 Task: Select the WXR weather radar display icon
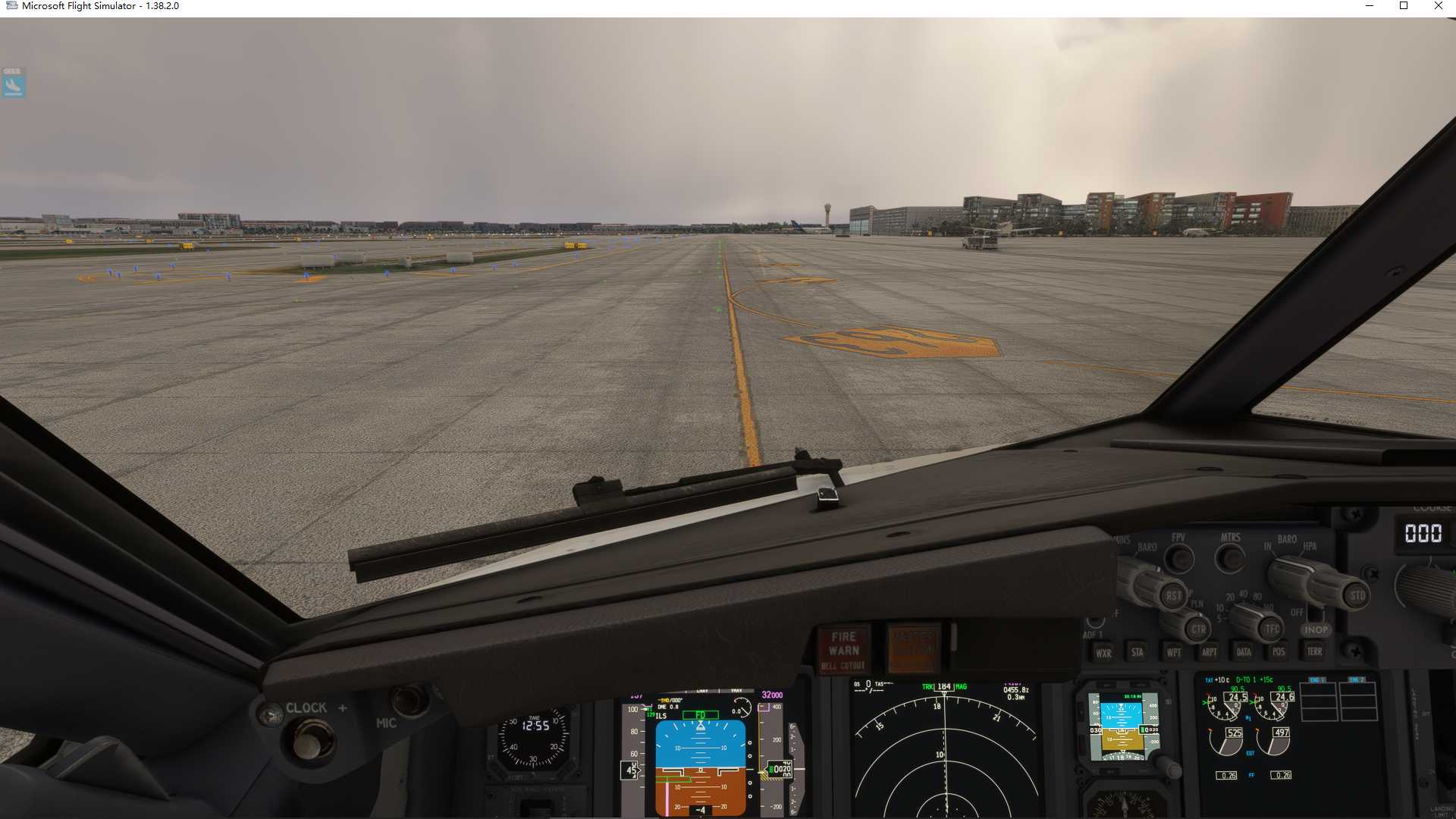[1105, 653]
